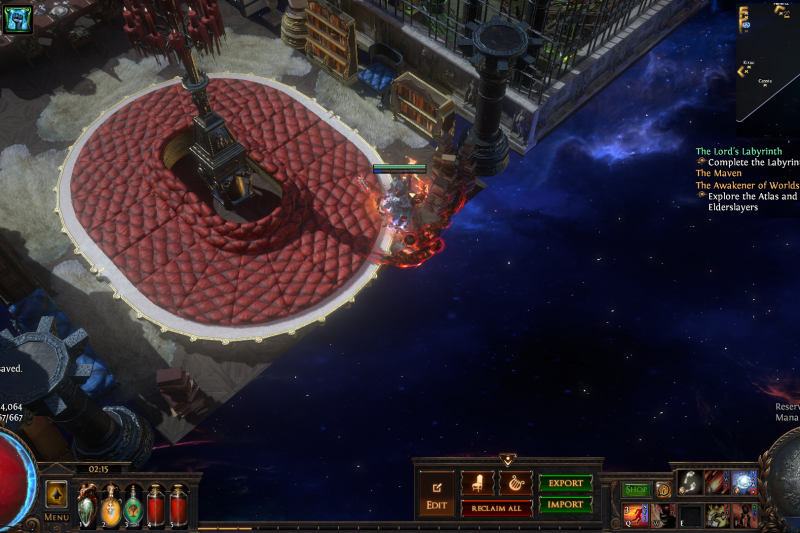The width and height of the screenshot is (800, 533).
Task: Export the hideout layout
Action: click(565, 483)
